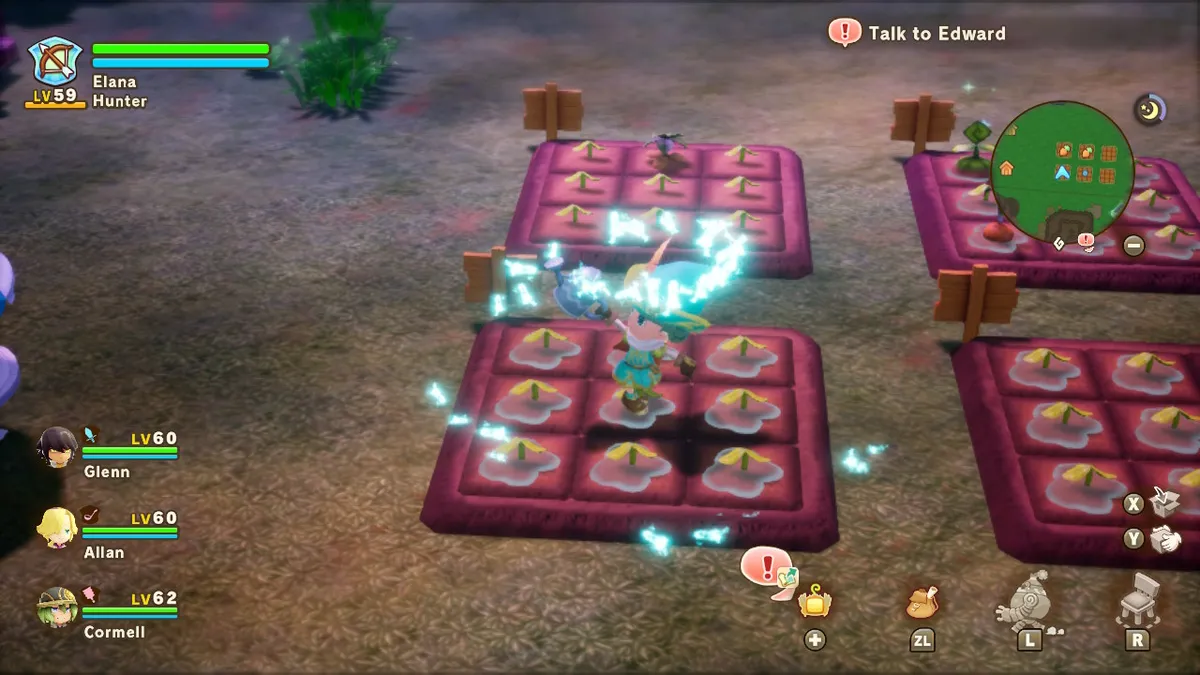This screenshot has width=1200, height=675.
Task: Enter the chair furniture placement mode
Action: (1136, 600)
